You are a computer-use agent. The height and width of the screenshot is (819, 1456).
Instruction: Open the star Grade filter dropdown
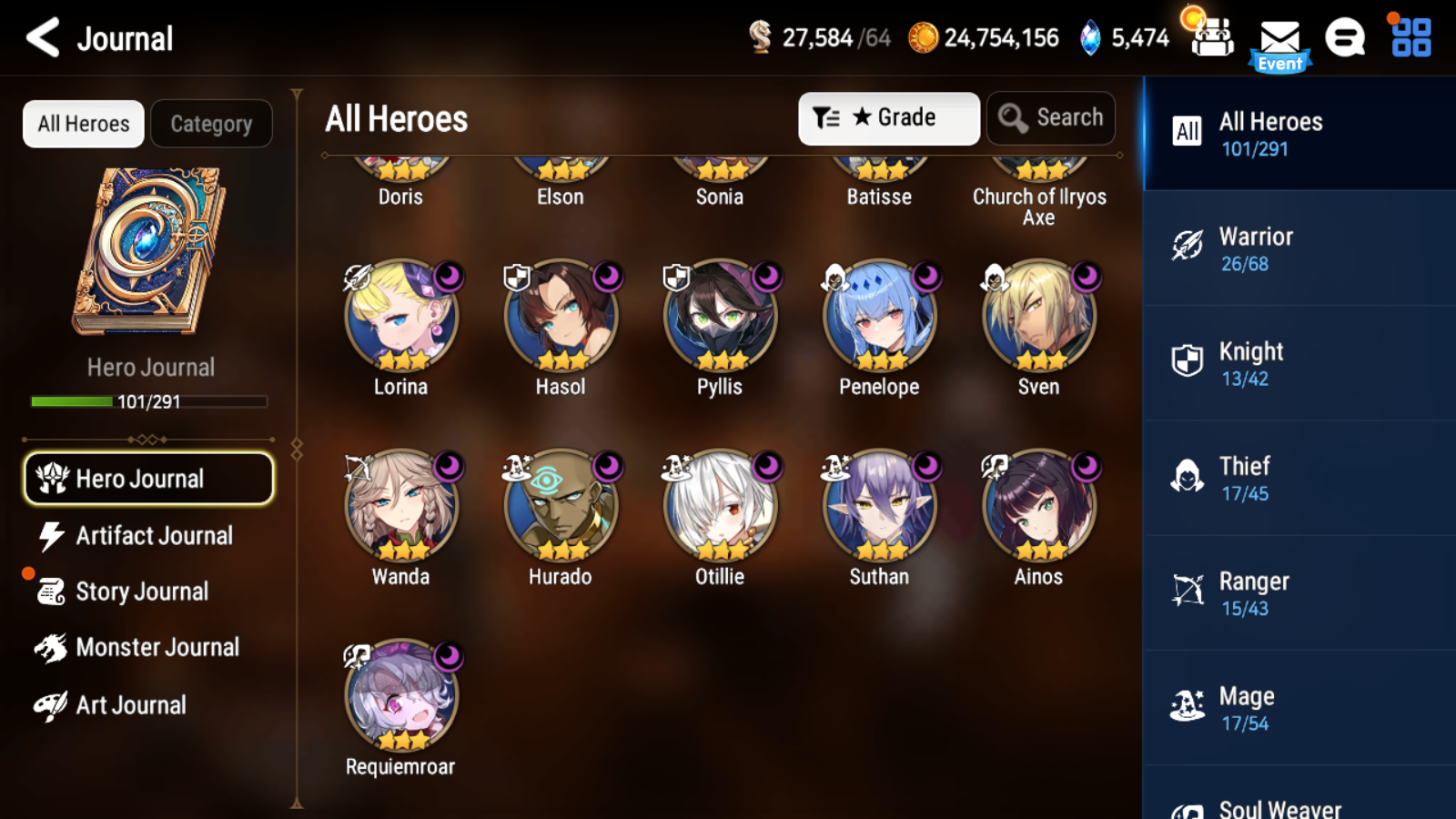pyautogui.click(x=888, y=117)
